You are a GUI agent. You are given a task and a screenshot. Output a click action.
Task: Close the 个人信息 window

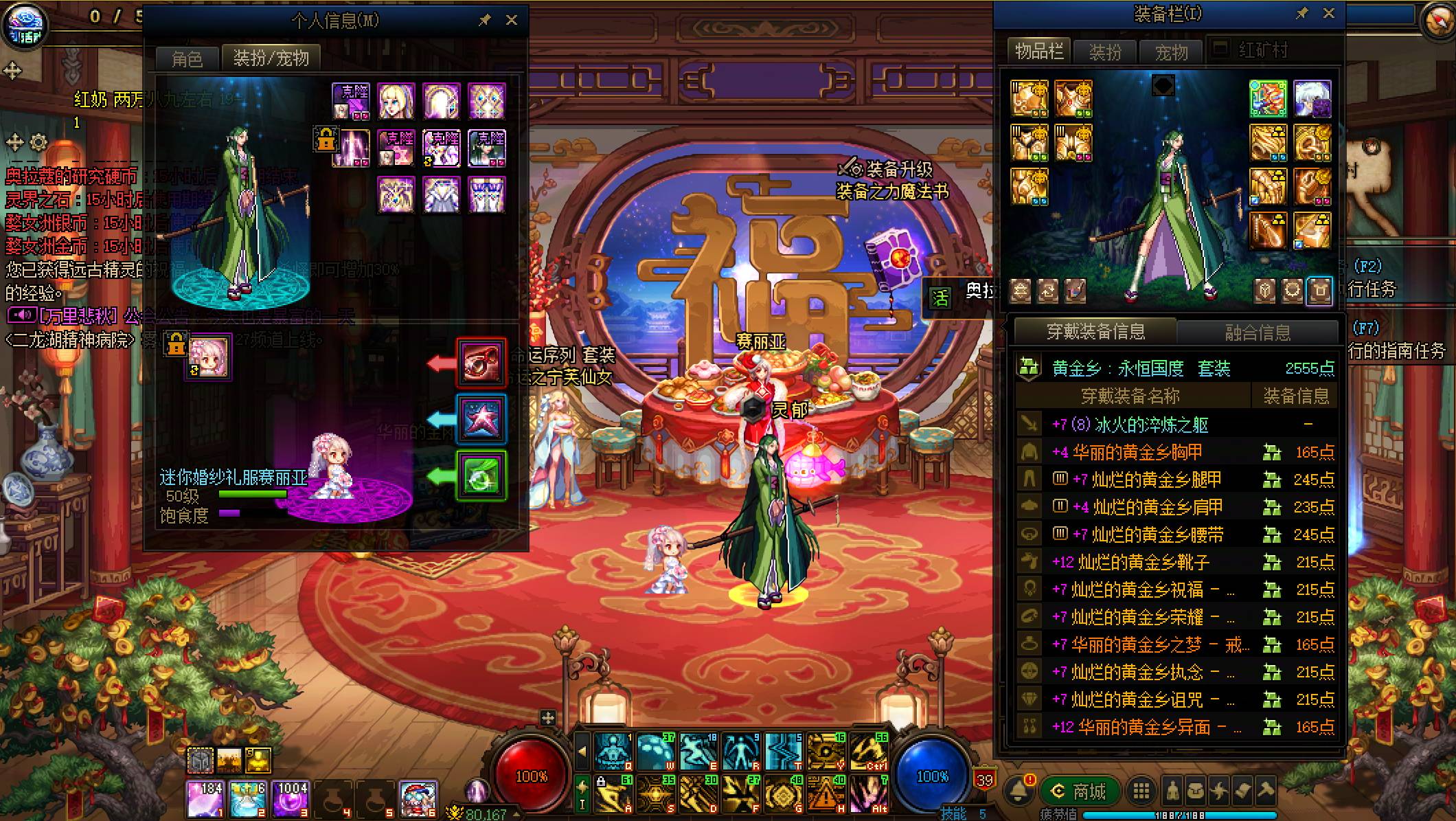(512, 21)
